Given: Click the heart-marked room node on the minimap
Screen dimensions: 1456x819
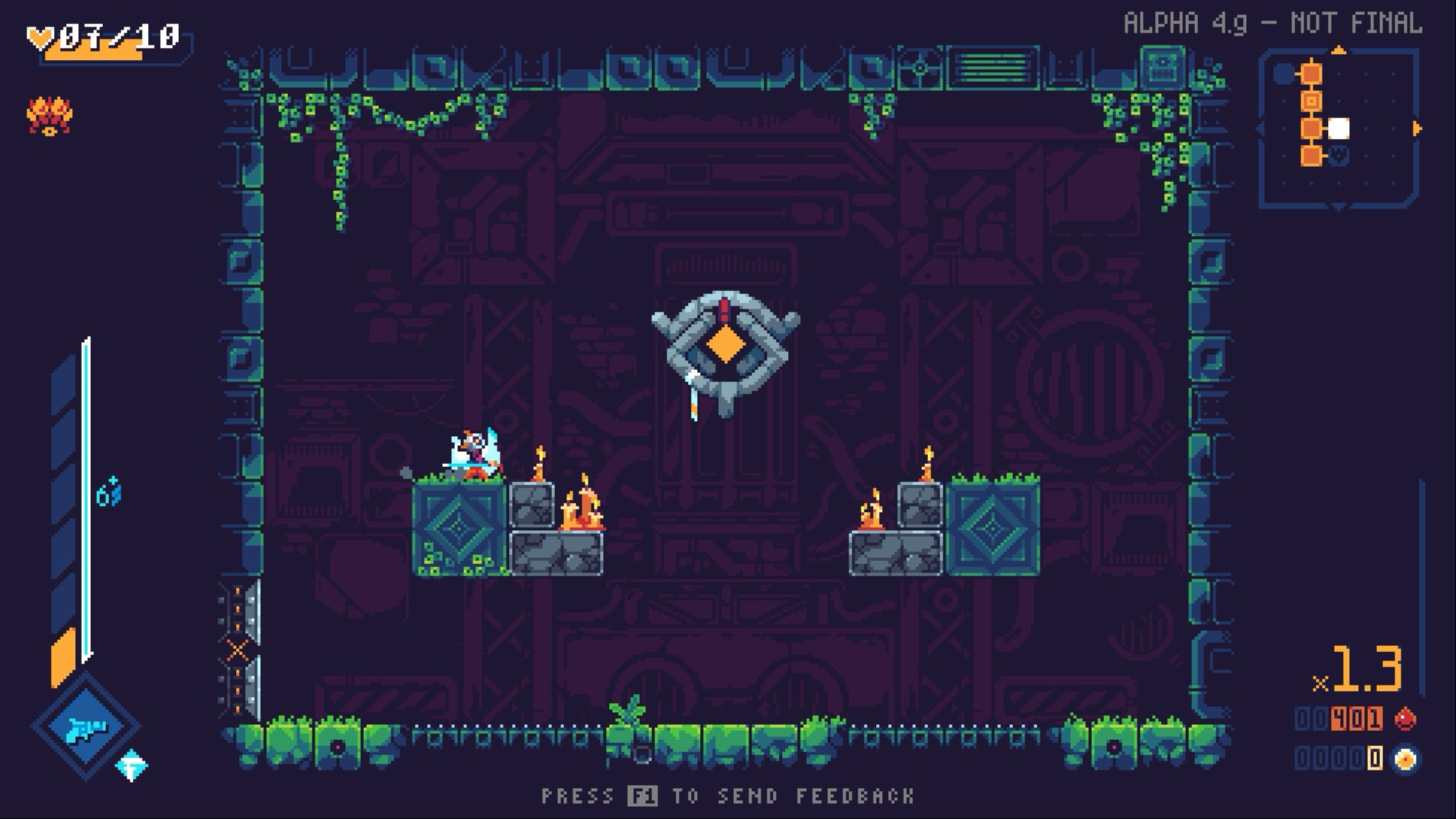Looking at the screenshot, I should point(1338,155).
